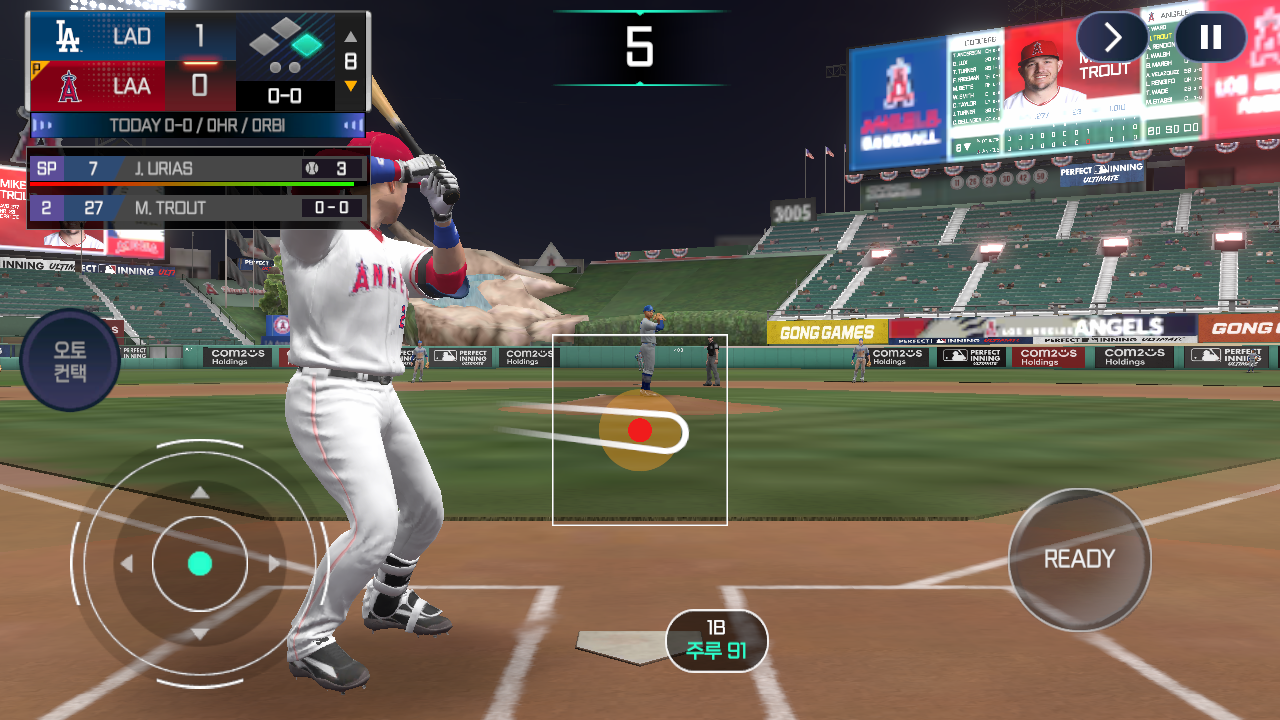Screen dimensions: 1280x720
Task: Click the joystick down arrow
Action: (x=200, y=634)
